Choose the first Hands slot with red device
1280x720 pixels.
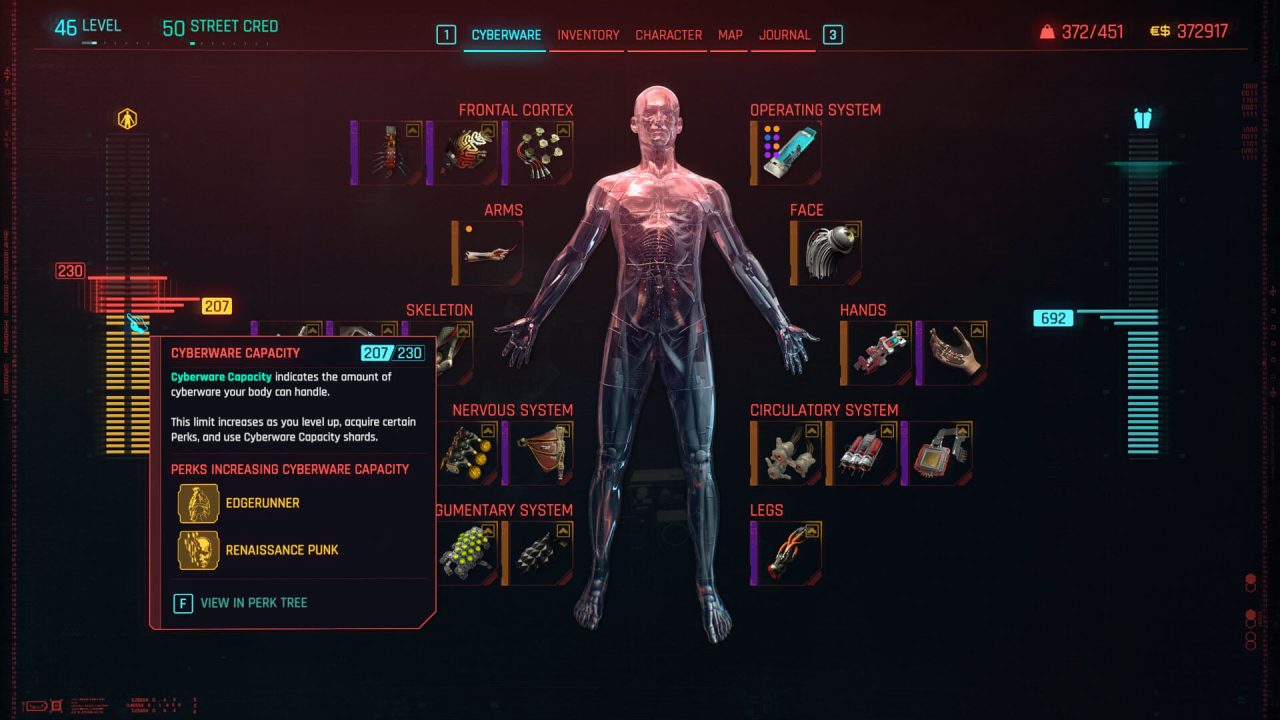point(878,353)
